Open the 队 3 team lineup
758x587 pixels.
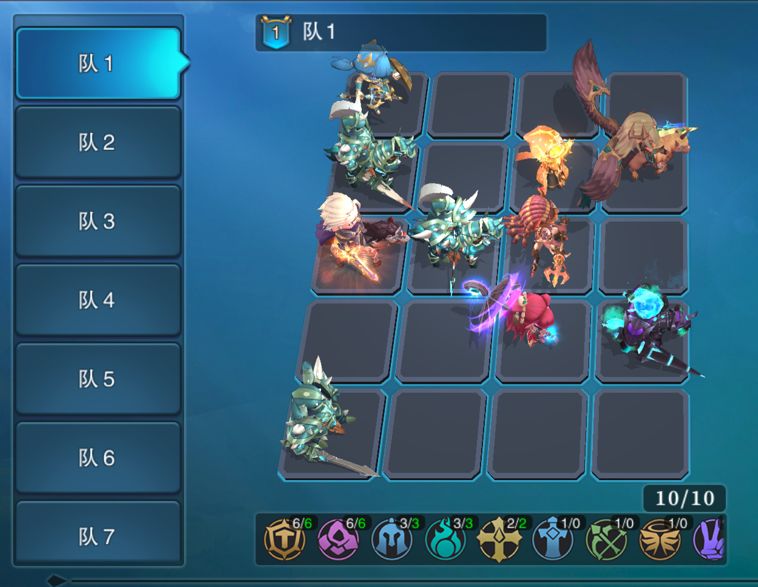(x=97, y=221)
